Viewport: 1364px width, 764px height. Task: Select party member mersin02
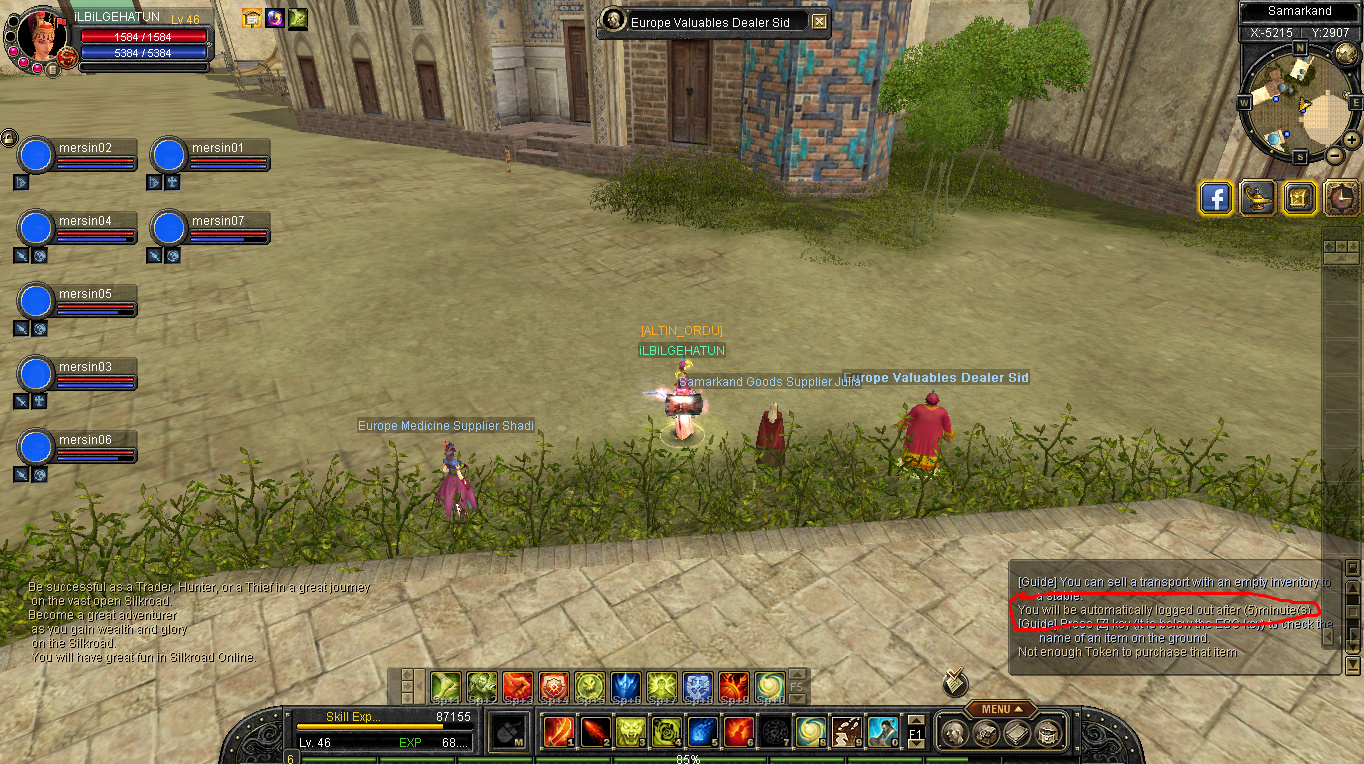pyautogui.click(x=37, y=156)
